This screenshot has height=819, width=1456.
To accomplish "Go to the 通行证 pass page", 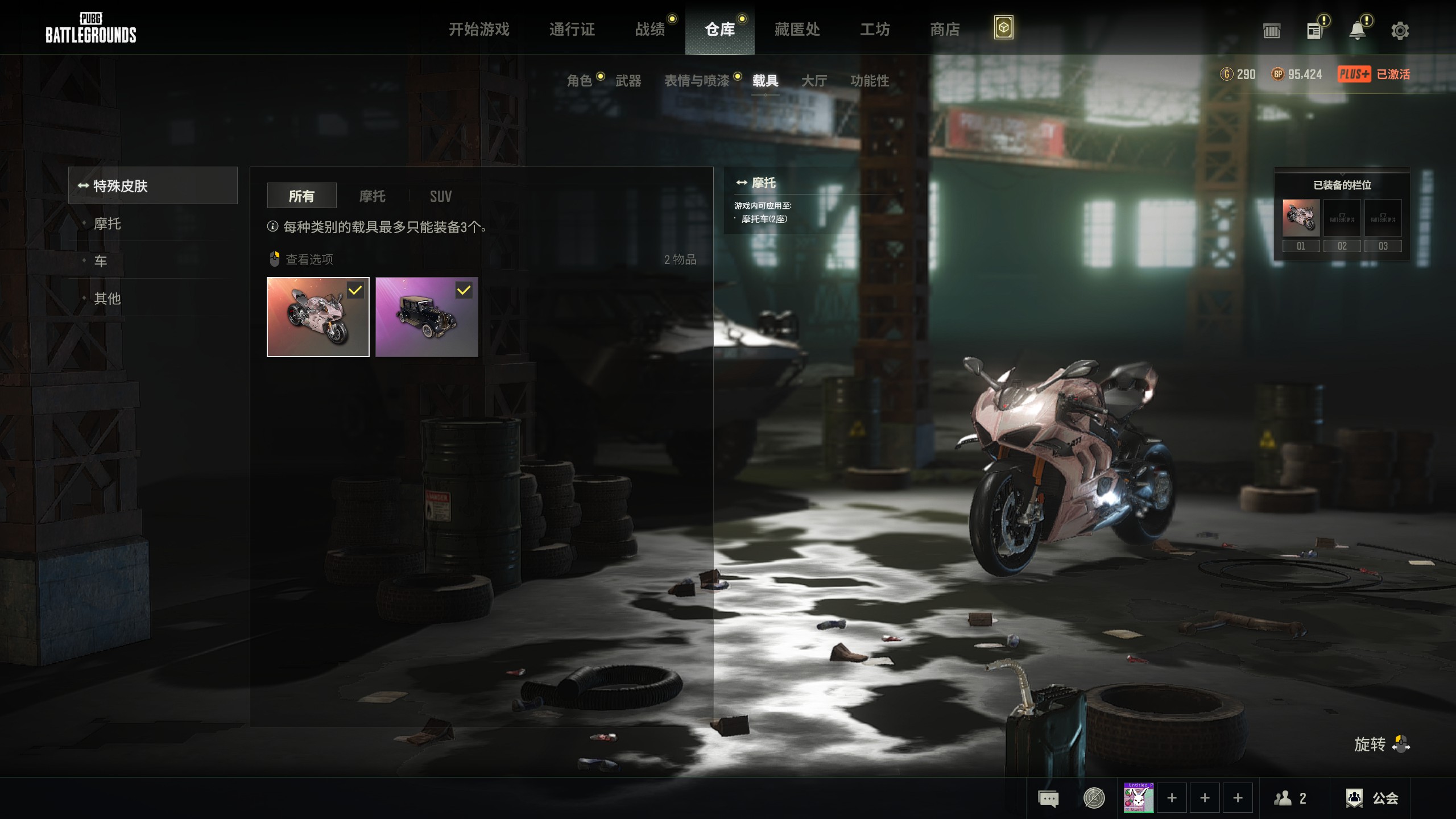I will [572, 29].
